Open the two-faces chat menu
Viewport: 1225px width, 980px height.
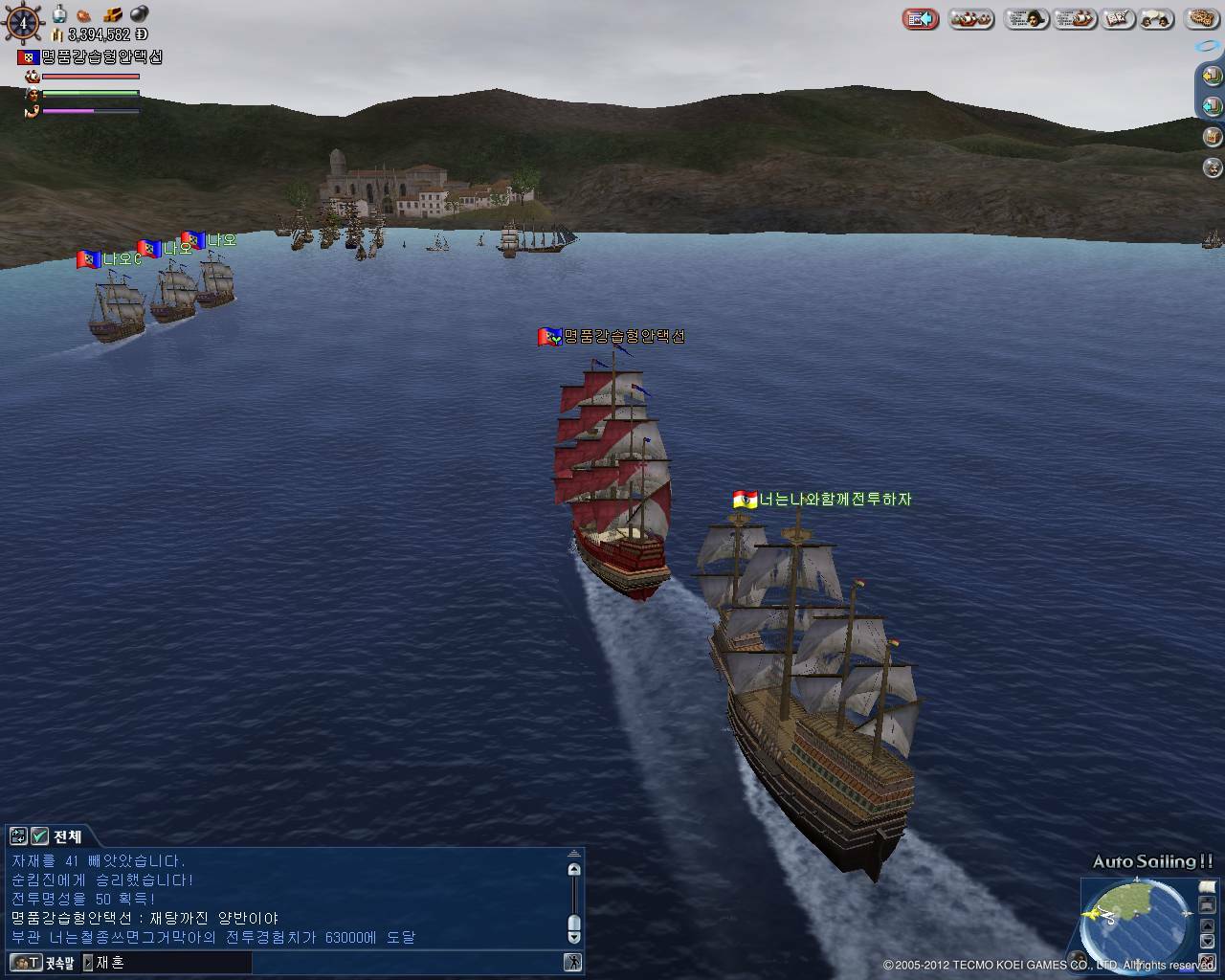click(x=1156, y=18)
